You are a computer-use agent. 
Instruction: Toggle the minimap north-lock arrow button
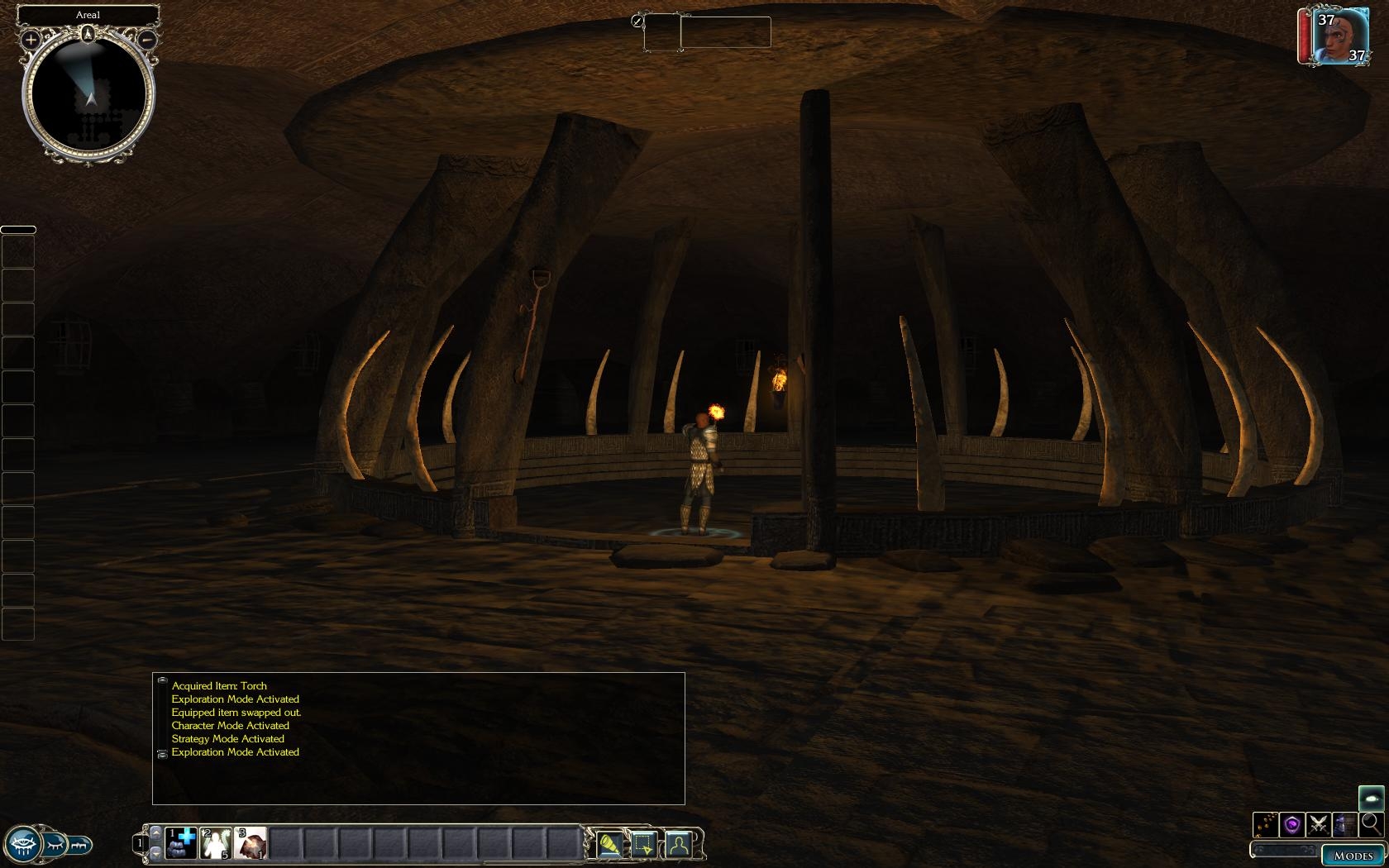pos(88,34)
